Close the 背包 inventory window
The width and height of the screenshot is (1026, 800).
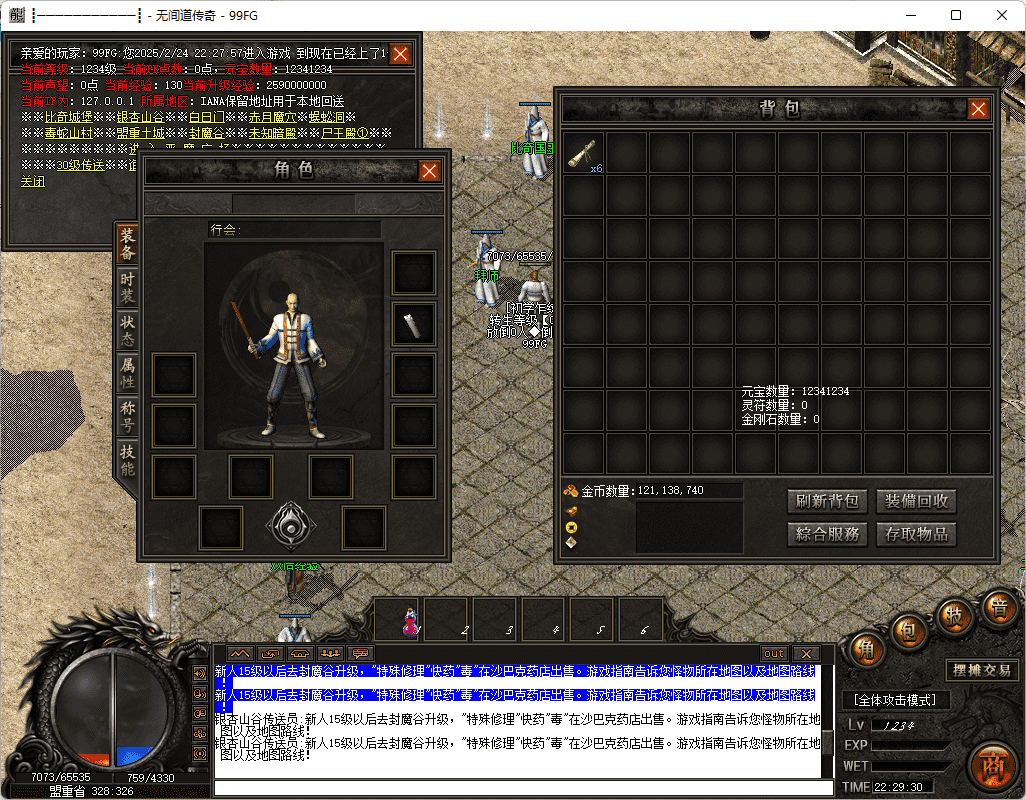click(x=978, y=110)
